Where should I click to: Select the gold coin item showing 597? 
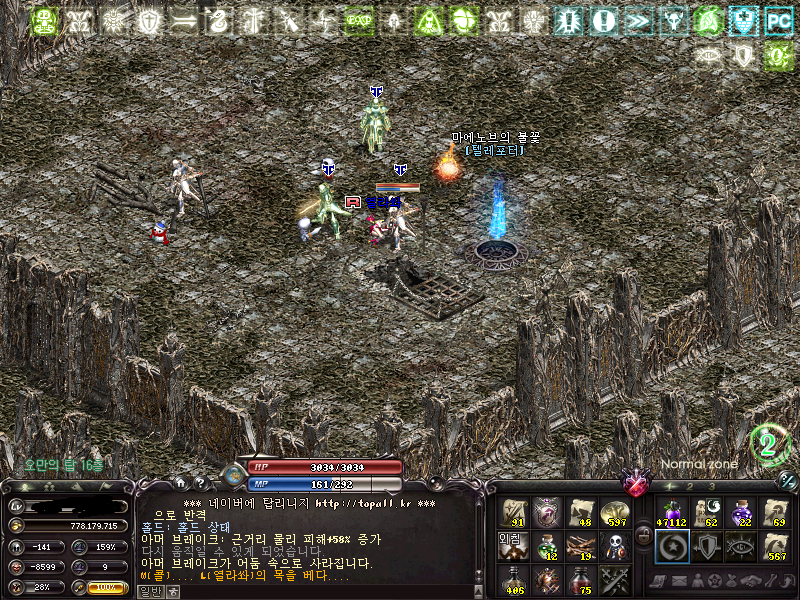click(x=615, y=512)
